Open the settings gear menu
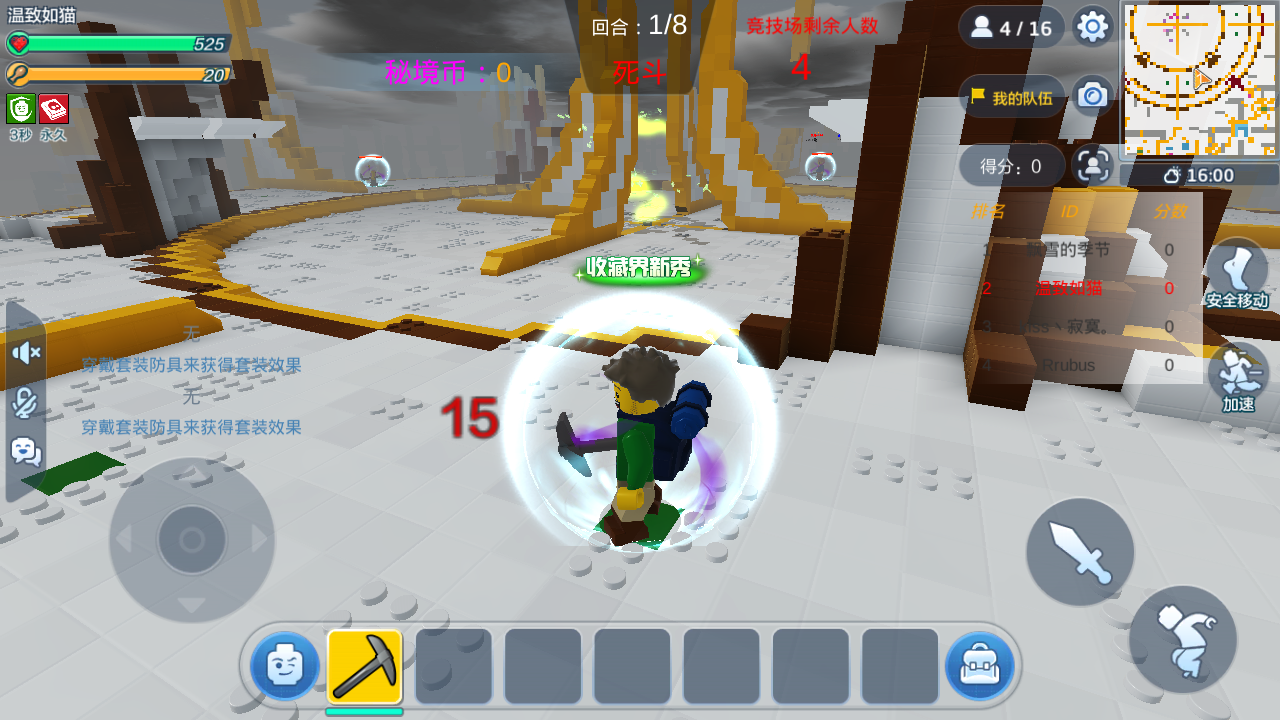This screenshot has height=720, width=1280. [x=1093, y=27]
